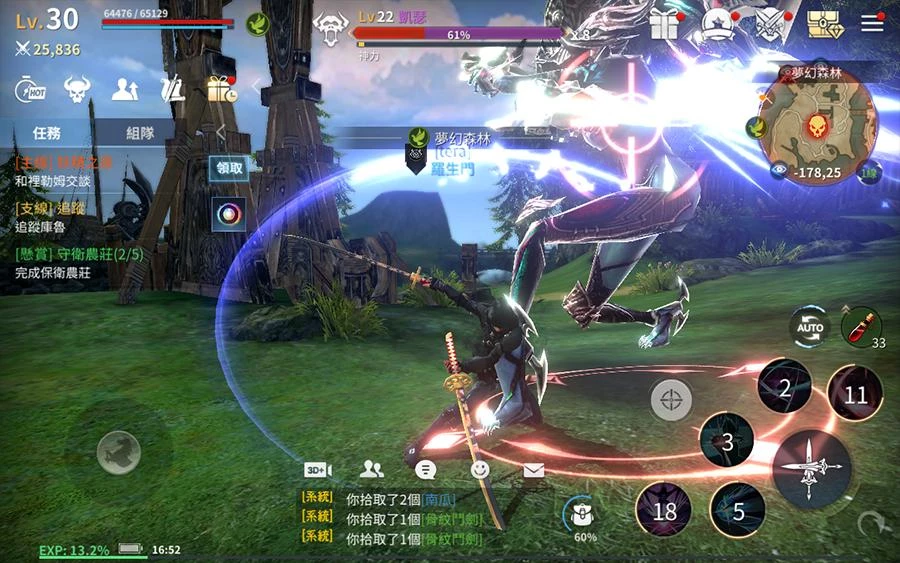Open the backpack inventory at 60%
The height and width of the screenshot is (563, 900).
[581, 515]
